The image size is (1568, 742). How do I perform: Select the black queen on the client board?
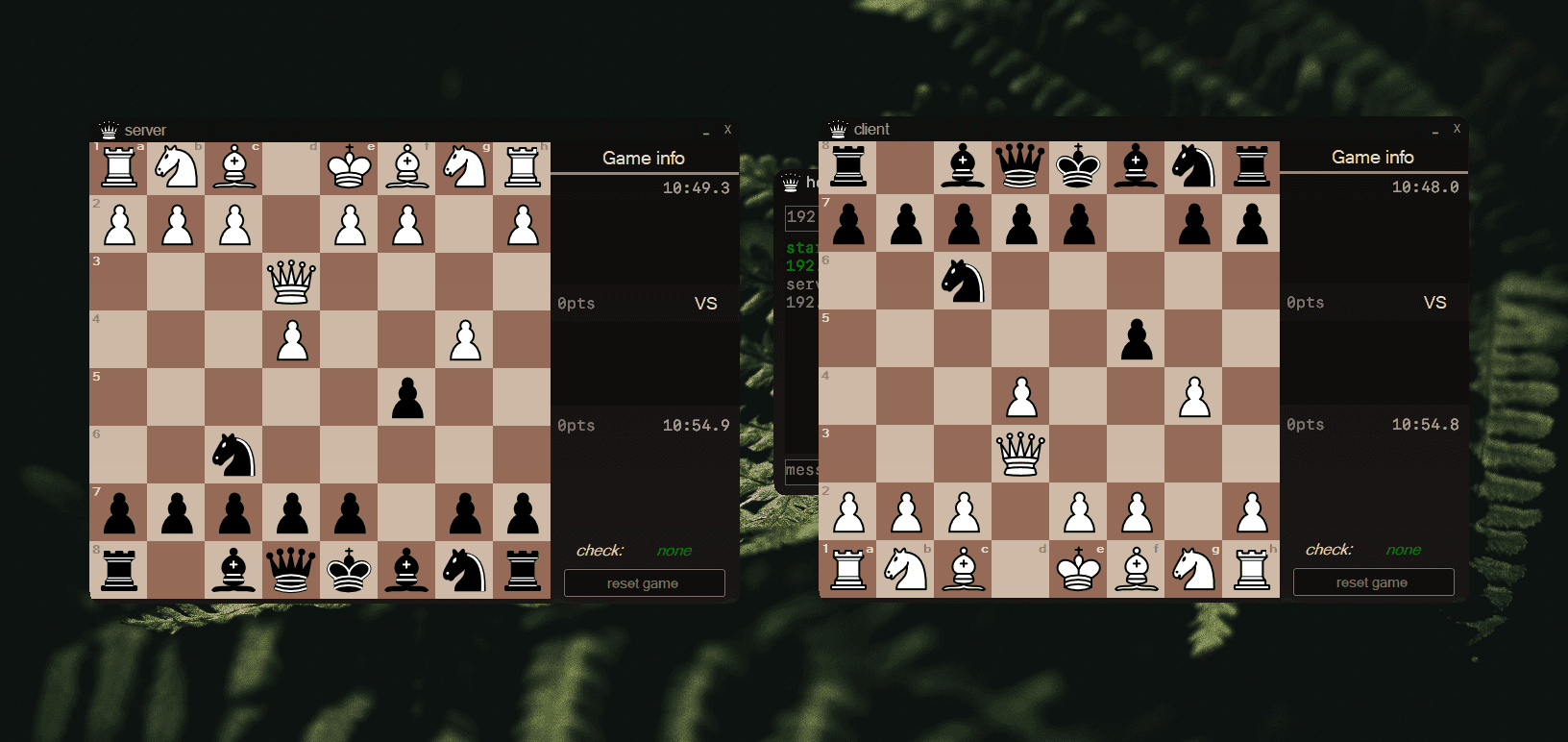(x=1020, y=165)
